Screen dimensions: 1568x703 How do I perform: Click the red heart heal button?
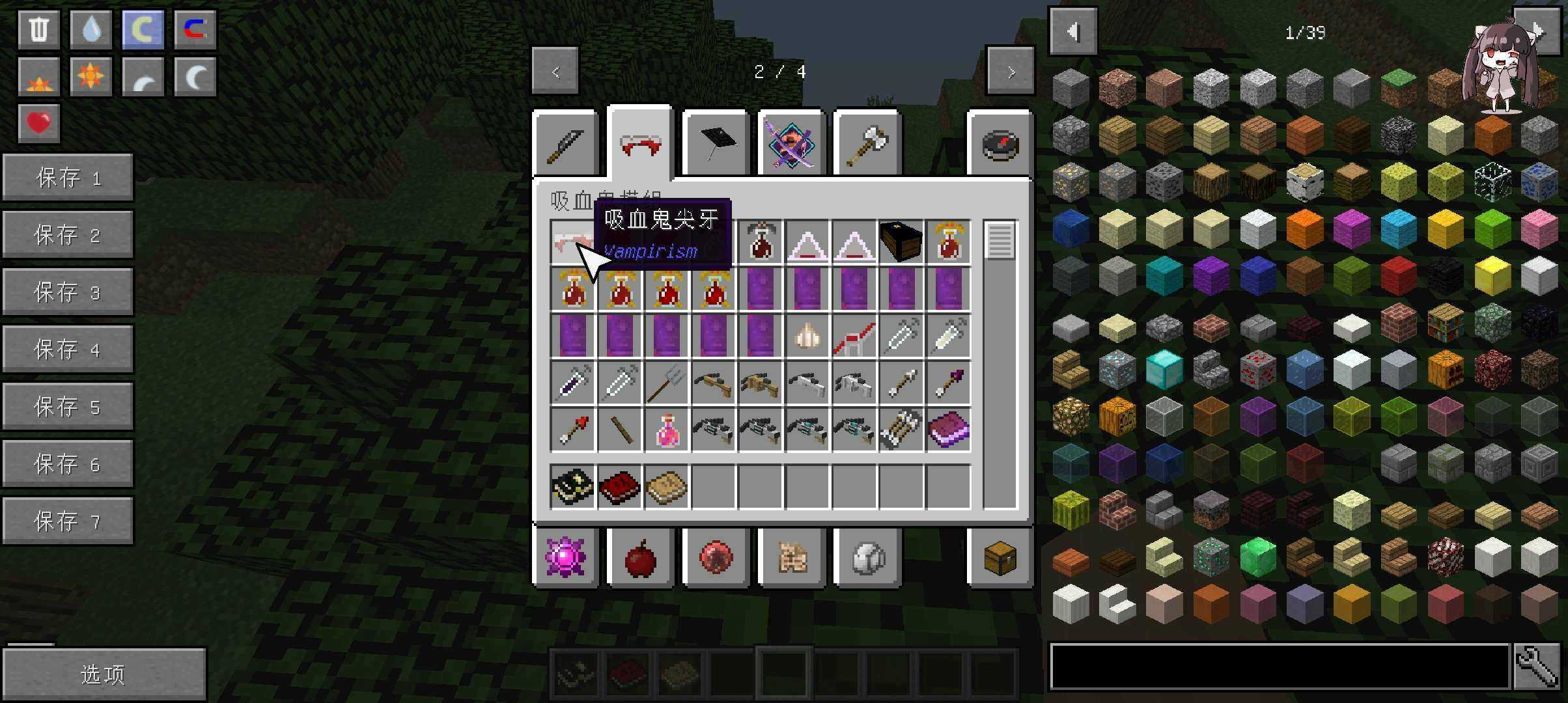tap(39, 123)
